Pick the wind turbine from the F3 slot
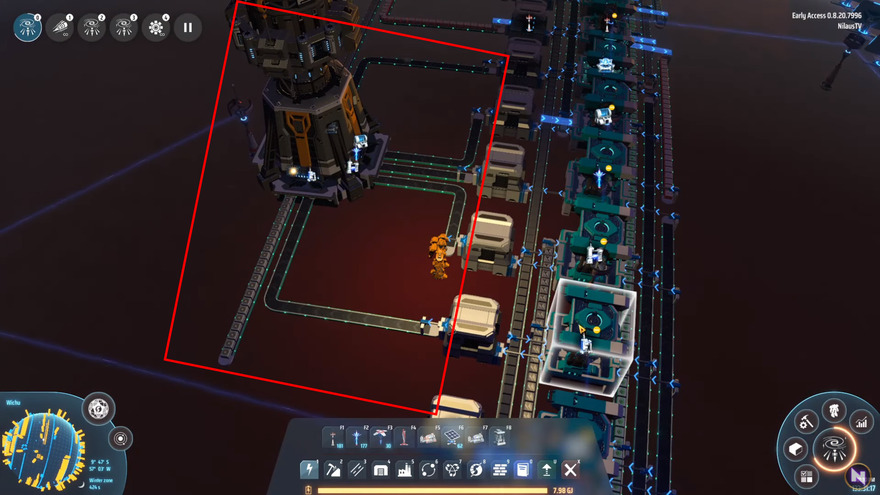The width and height of the screenshot is (880, 495). [380, 438]
